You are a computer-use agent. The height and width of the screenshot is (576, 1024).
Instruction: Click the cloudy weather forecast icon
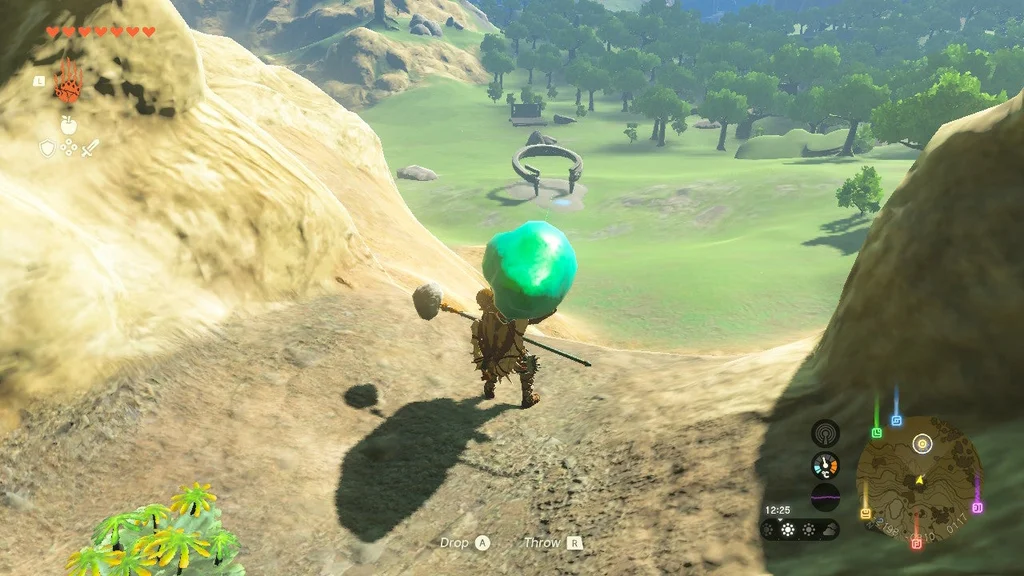click(x=829, y=528)
